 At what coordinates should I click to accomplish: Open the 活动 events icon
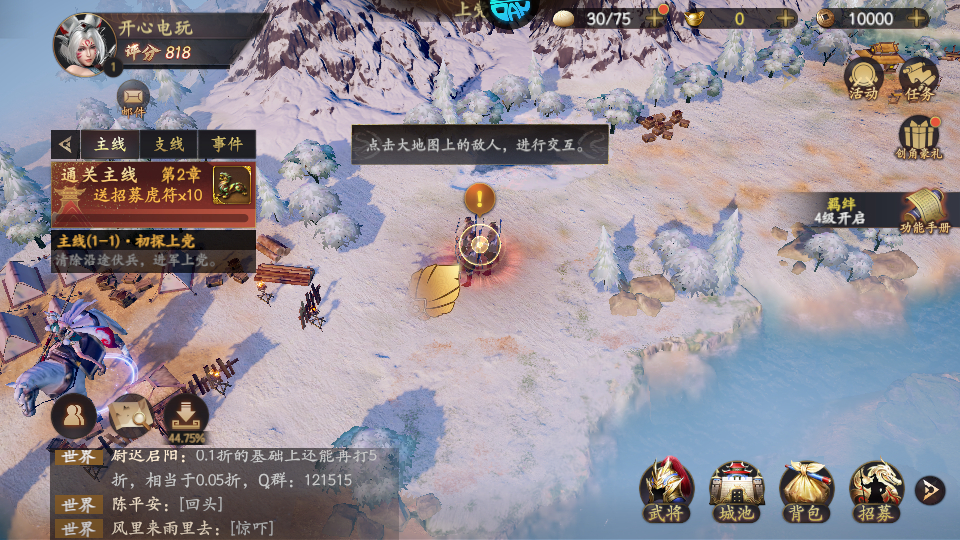point(863,78)
